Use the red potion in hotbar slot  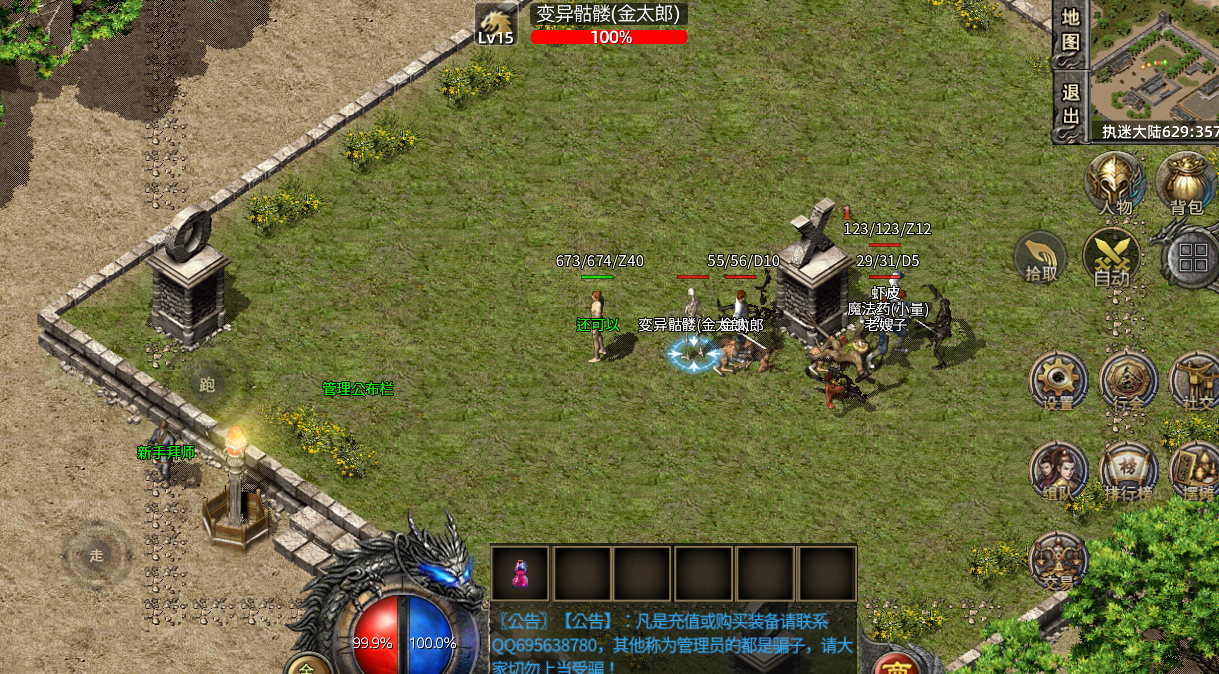(x=520, y=573)
